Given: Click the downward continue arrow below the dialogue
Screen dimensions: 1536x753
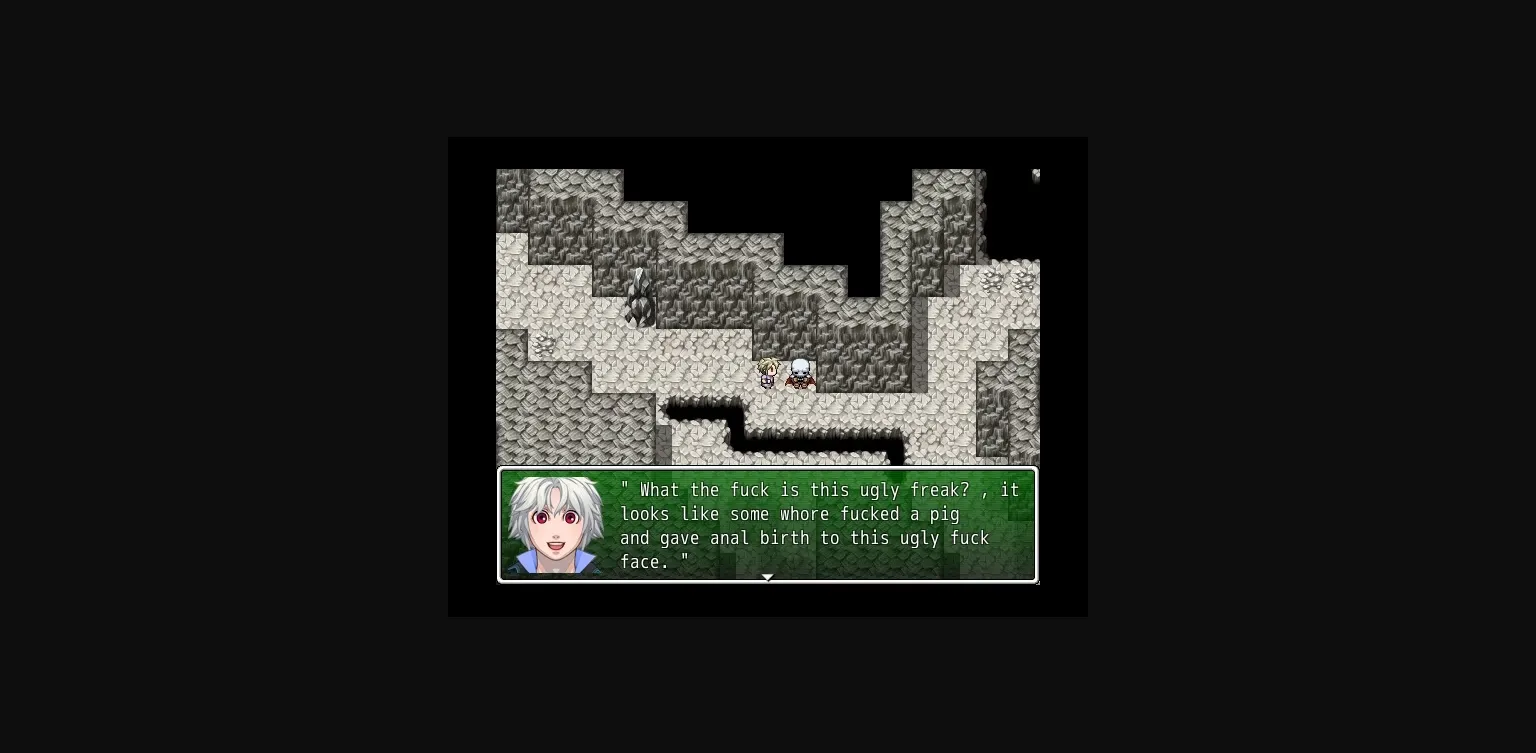Looking at the screenshot, I should (767, 577).
